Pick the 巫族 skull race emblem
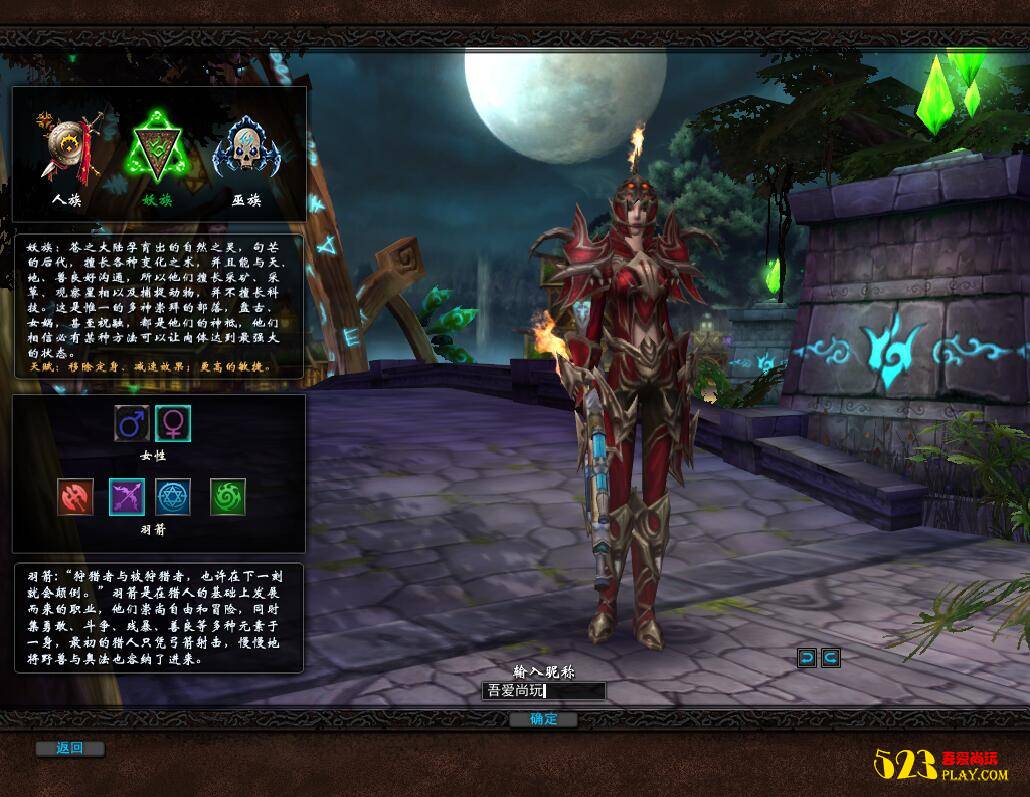This screenshot has width=1030, height=797. (x=246, y=150)
